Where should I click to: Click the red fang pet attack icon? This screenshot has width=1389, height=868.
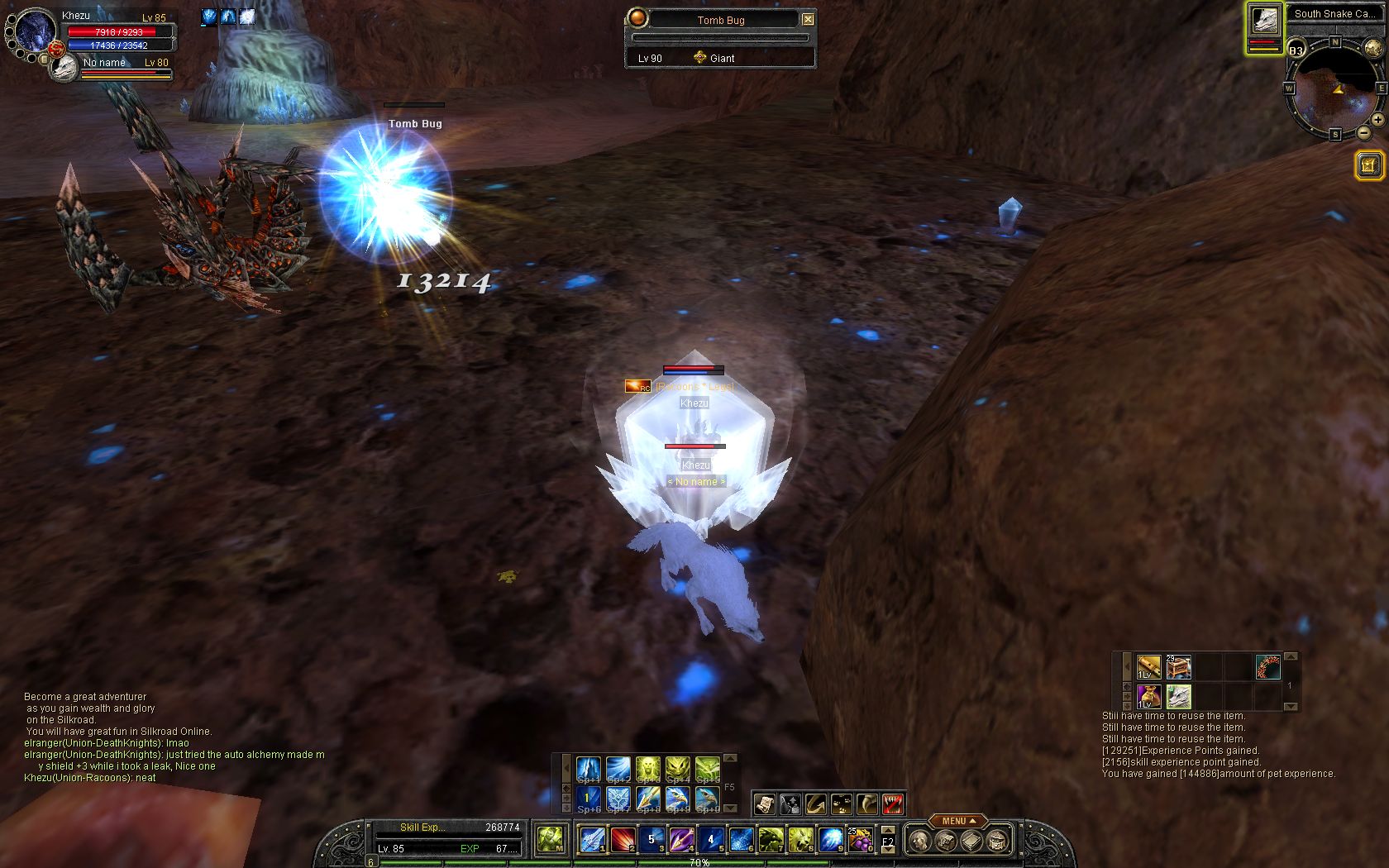click(892, 803)
